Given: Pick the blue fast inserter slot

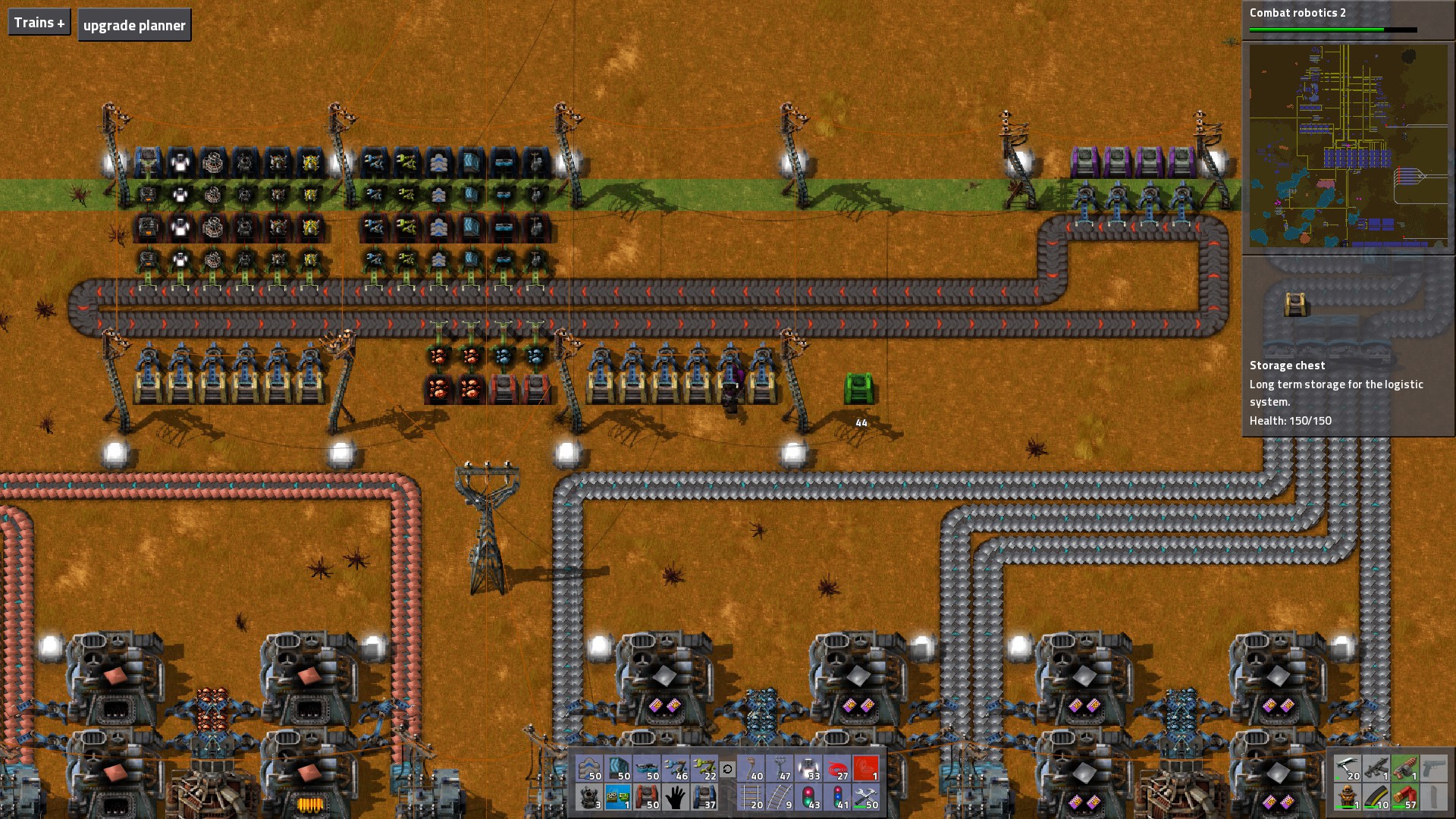Looking at the screenshot, I should (676, 769).
